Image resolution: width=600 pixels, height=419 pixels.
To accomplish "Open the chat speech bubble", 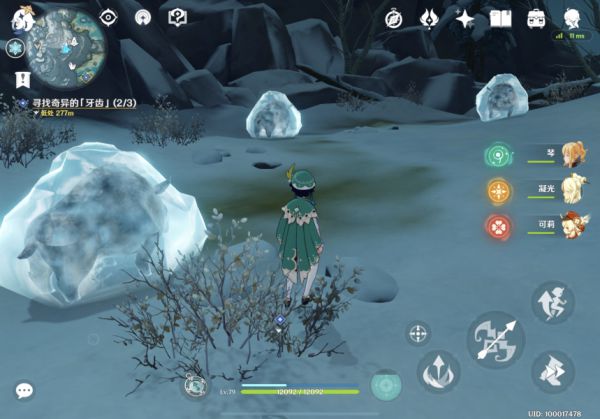I will (x=24, y=390).
